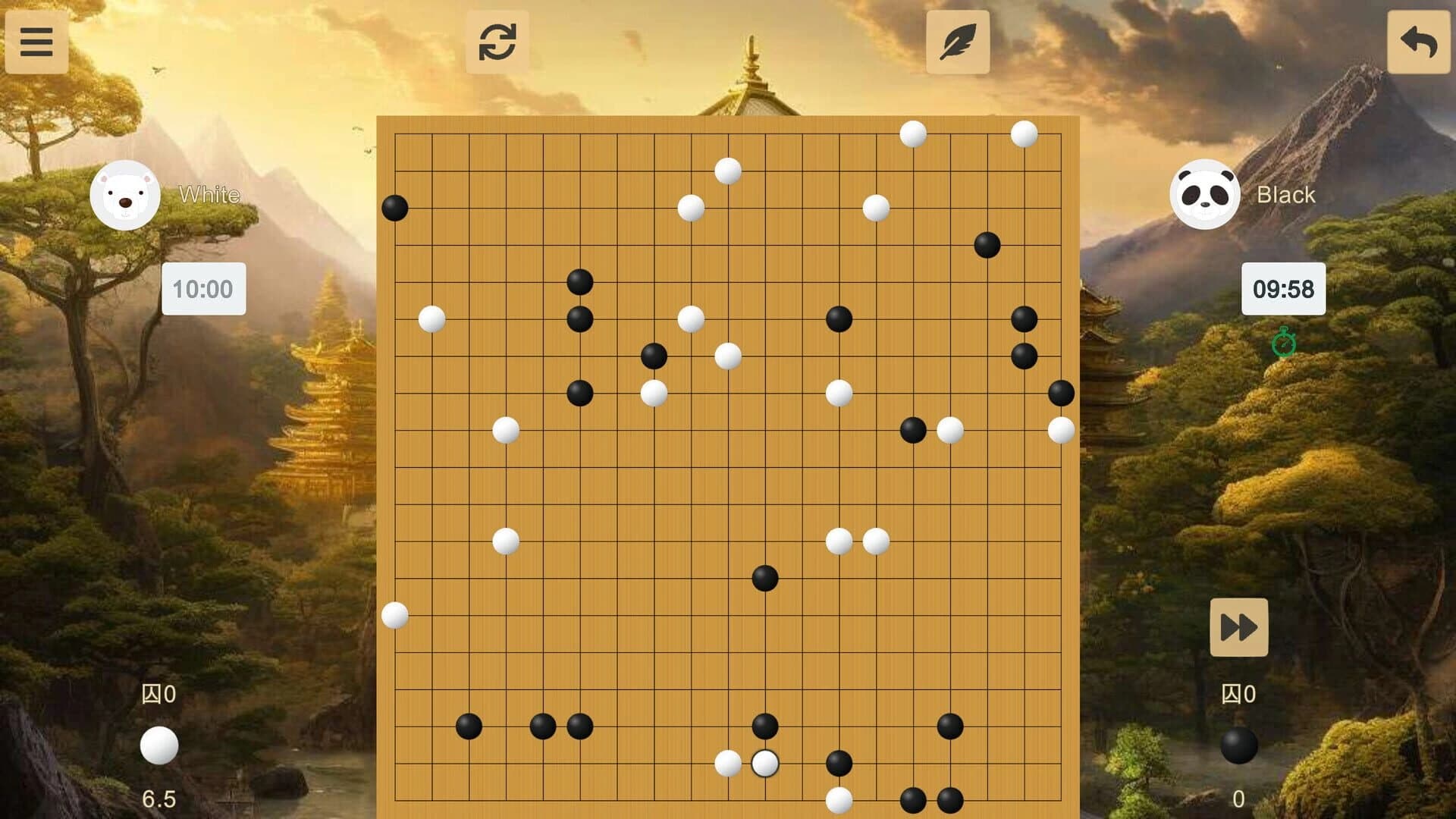The width and height of the screenshot is (1456, 819).
Task: Click the white stone indicator above komi value
Action: (158, 746)
